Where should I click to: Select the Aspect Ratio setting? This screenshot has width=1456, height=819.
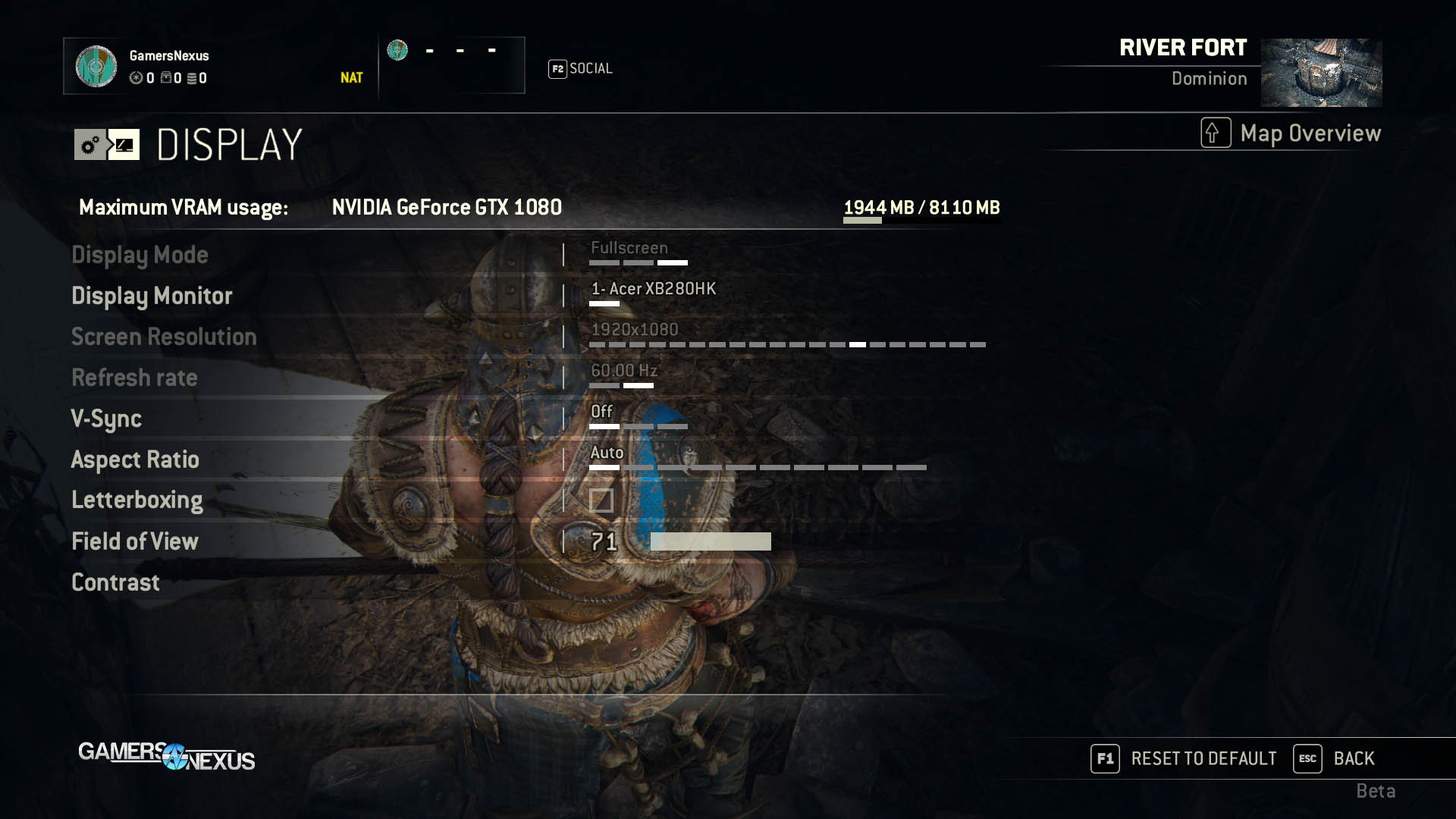(135, 460)
